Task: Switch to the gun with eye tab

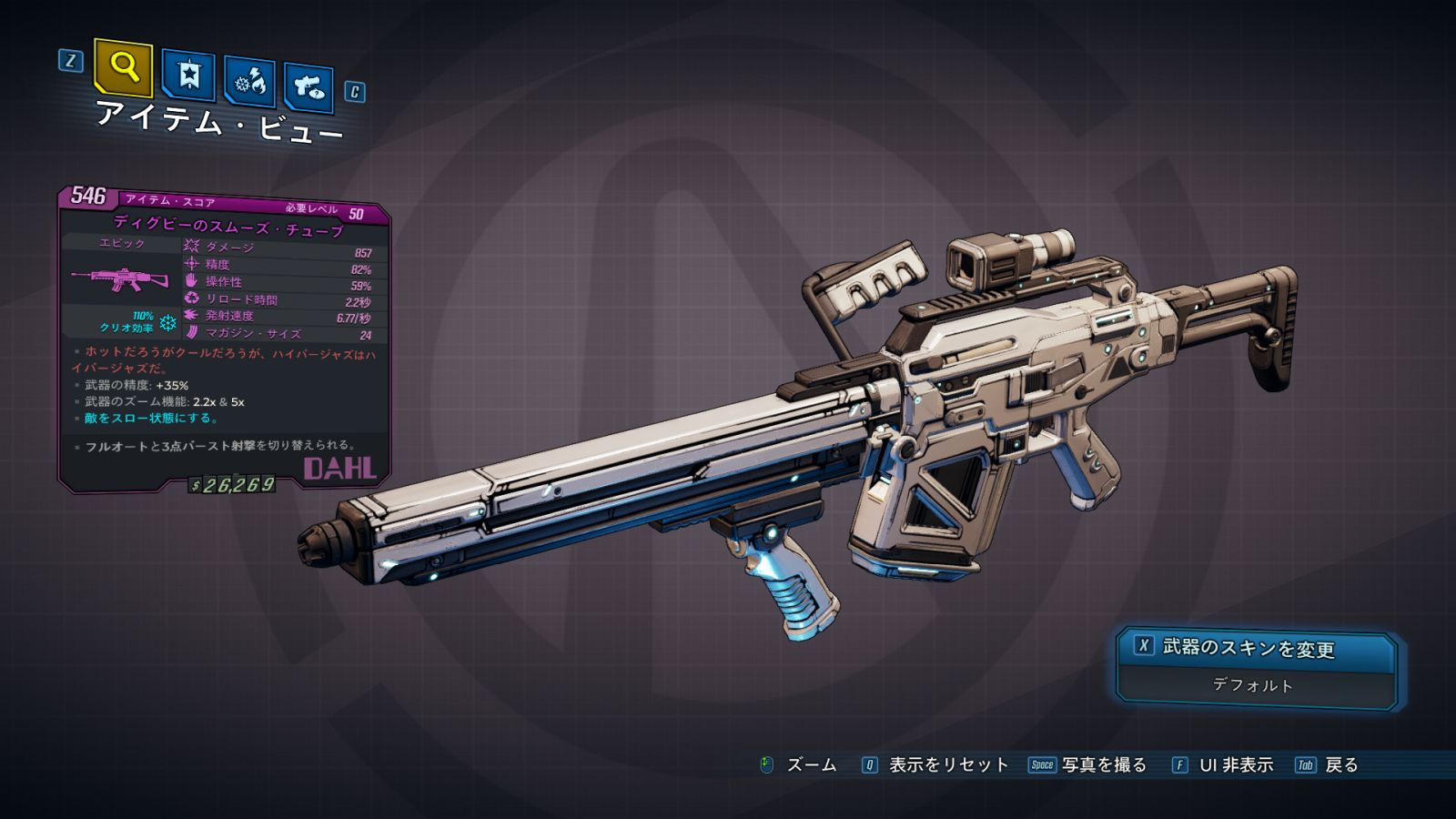Action: coord(309,87)
